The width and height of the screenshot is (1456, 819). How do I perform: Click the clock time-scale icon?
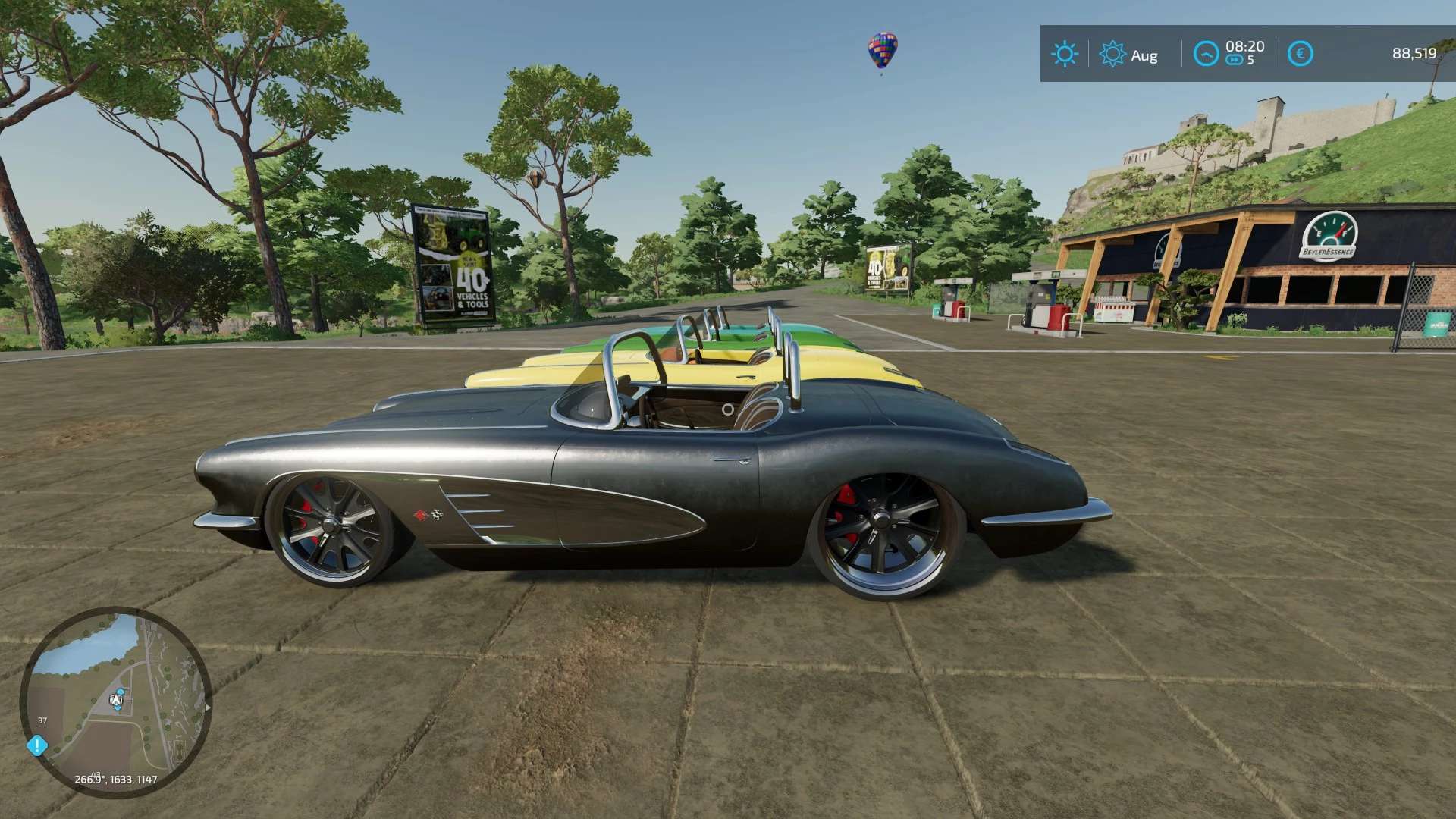[x=1206, y=53]
